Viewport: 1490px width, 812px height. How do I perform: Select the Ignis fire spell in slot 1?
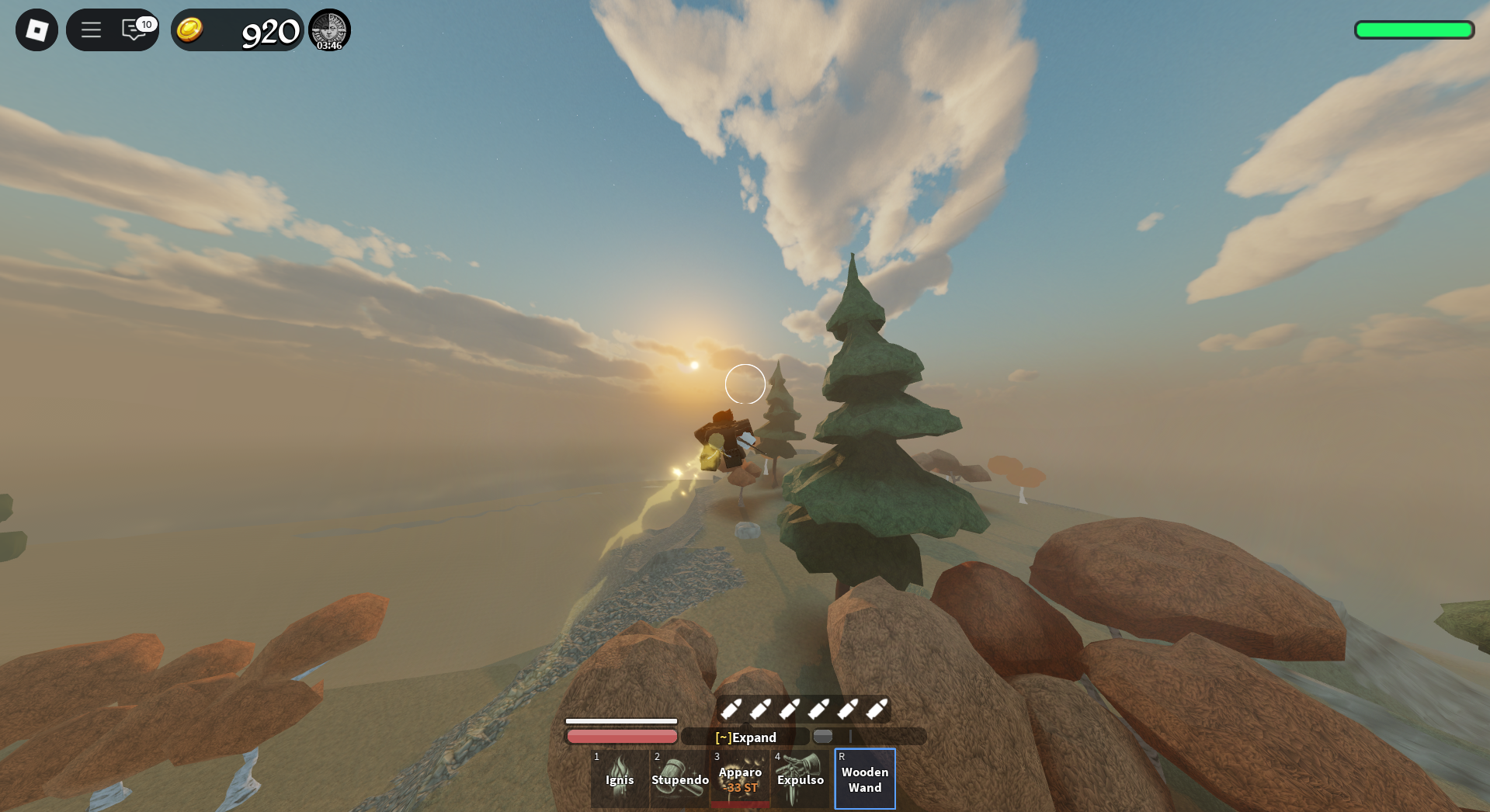(x=619, y=779)
